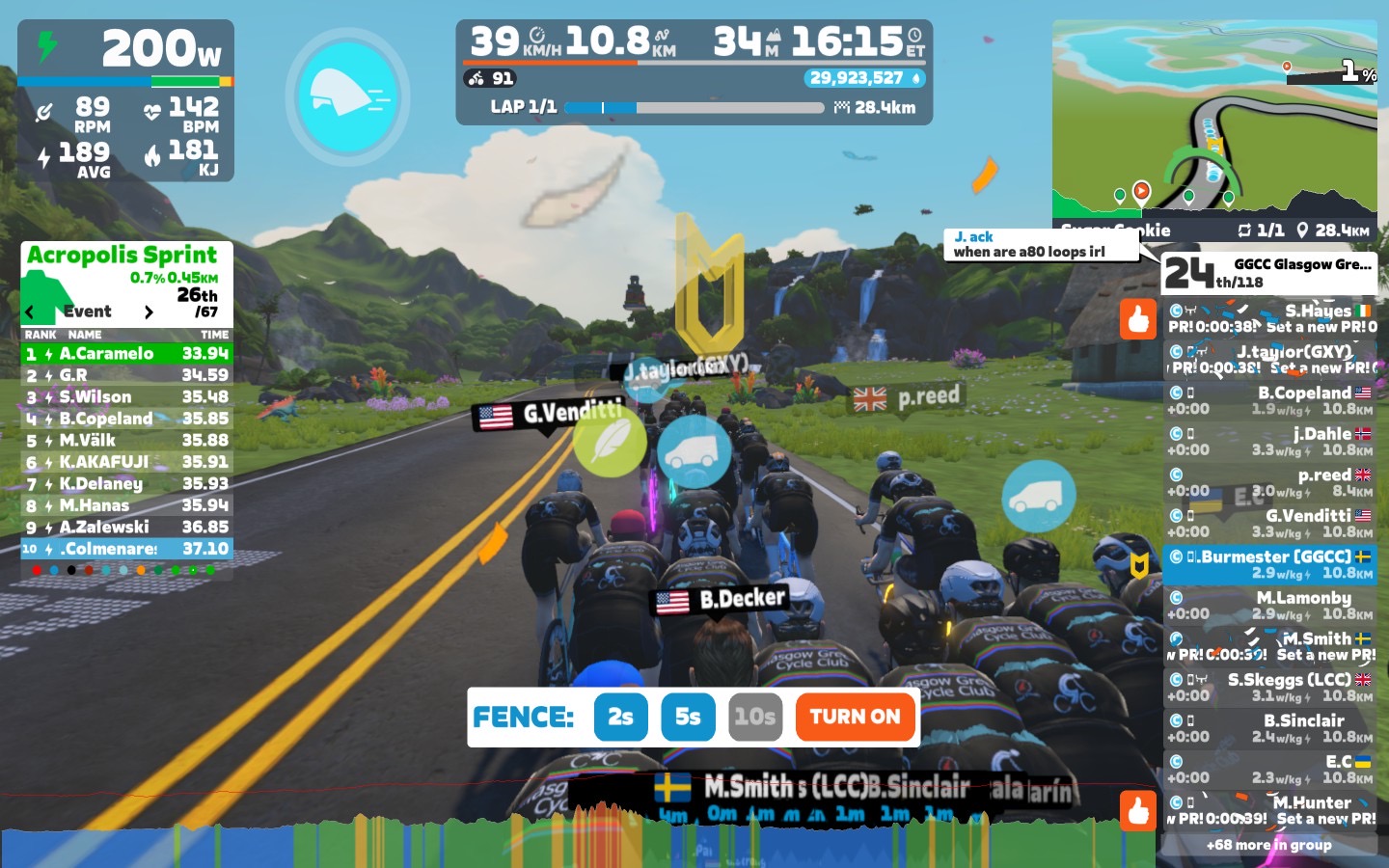Select S.Skeggs (LCC) in the riders list
This screenshot has width=1389, height=868.
click(x=1269, y=688)
